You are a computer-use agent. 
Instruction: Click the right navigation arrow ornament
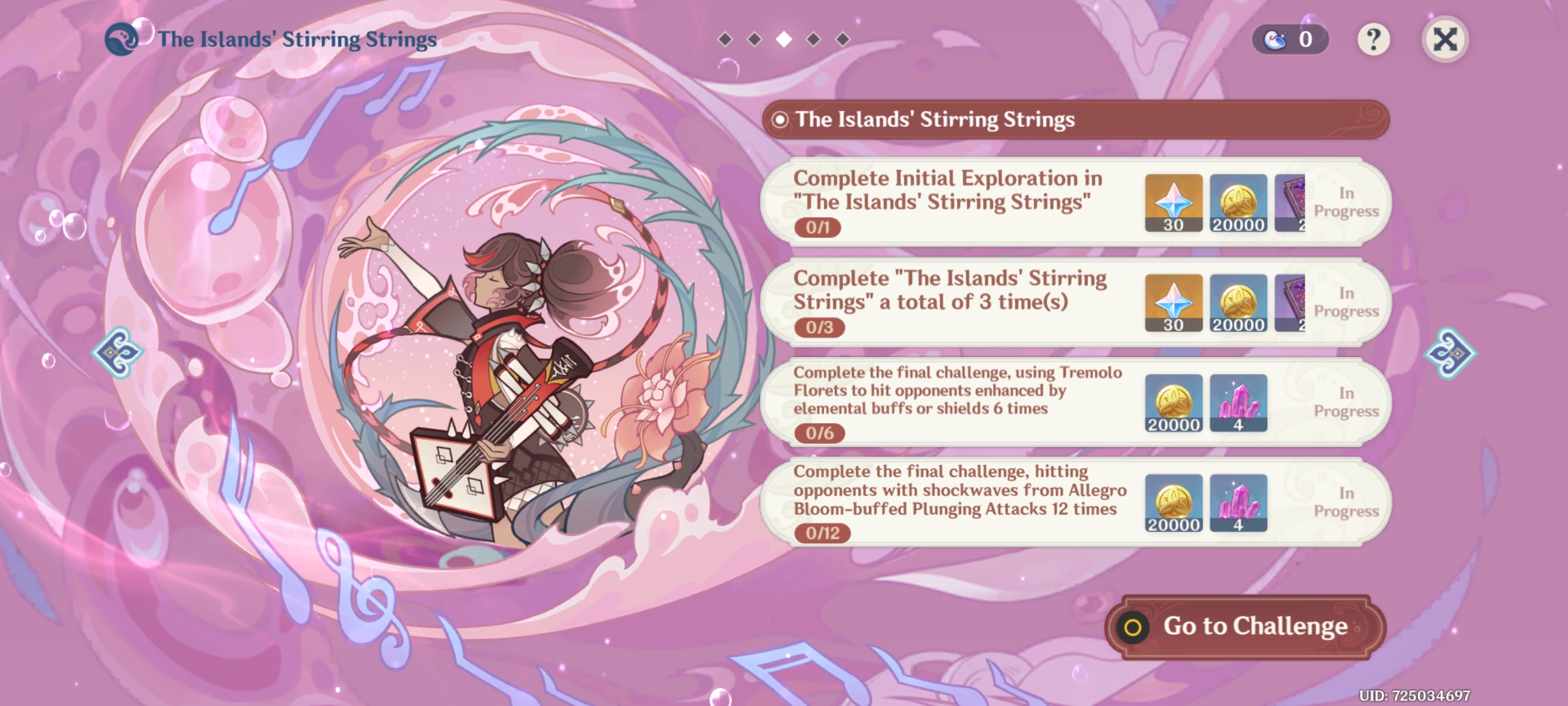tap(1450, 353)
